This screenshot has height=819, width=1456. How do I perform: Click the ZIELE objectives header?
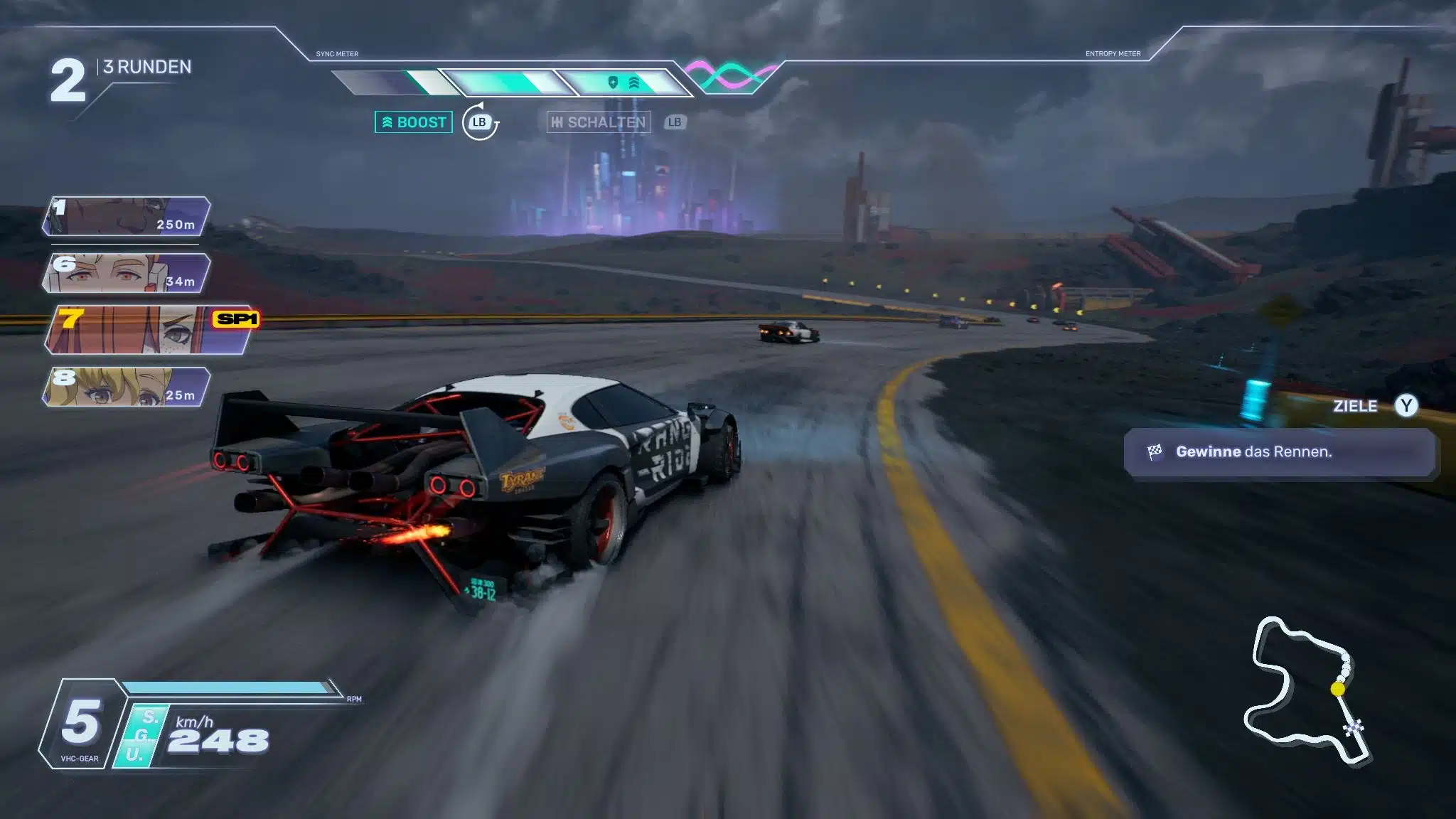click(1355, 406)
